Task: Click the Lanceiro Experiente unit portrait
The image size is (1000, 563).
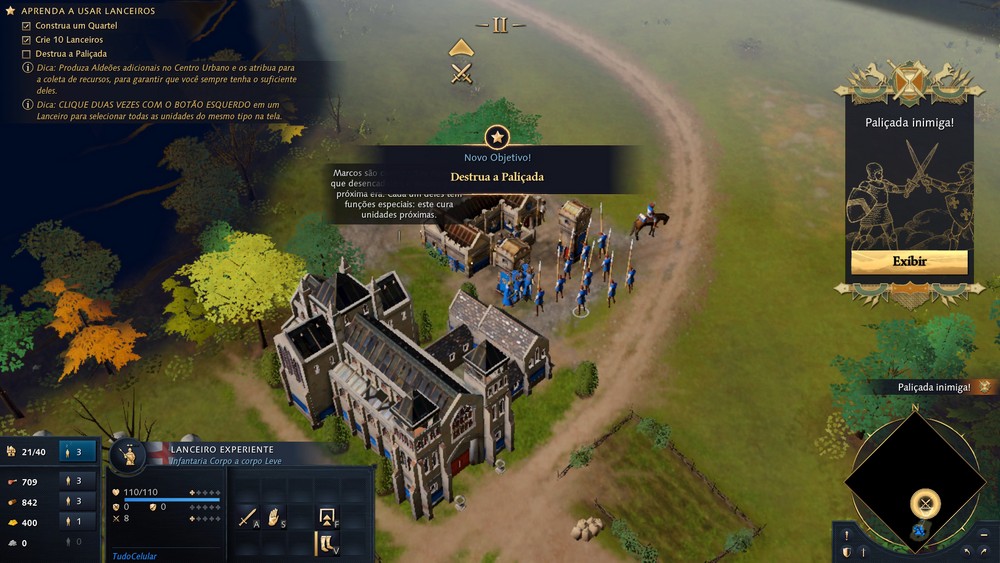Action: [129, 455]
